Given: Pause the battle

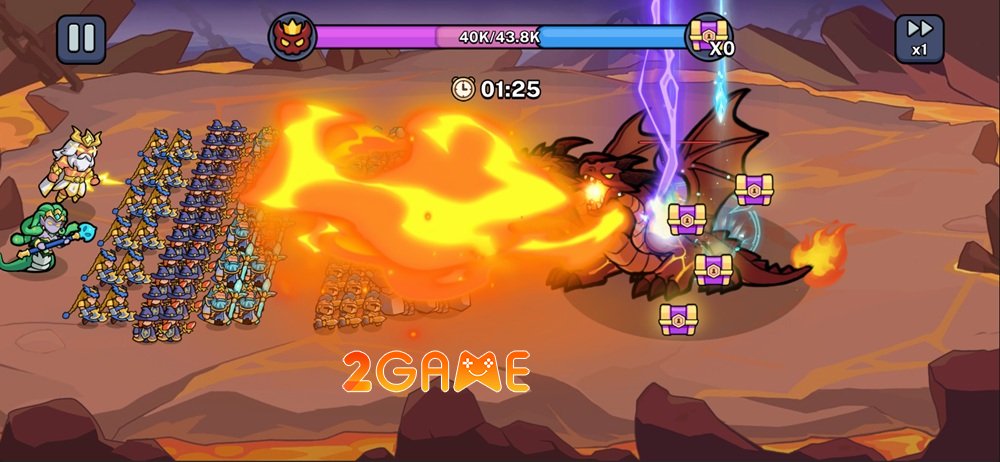Looking at the screenshot, I should pos(81,39).
